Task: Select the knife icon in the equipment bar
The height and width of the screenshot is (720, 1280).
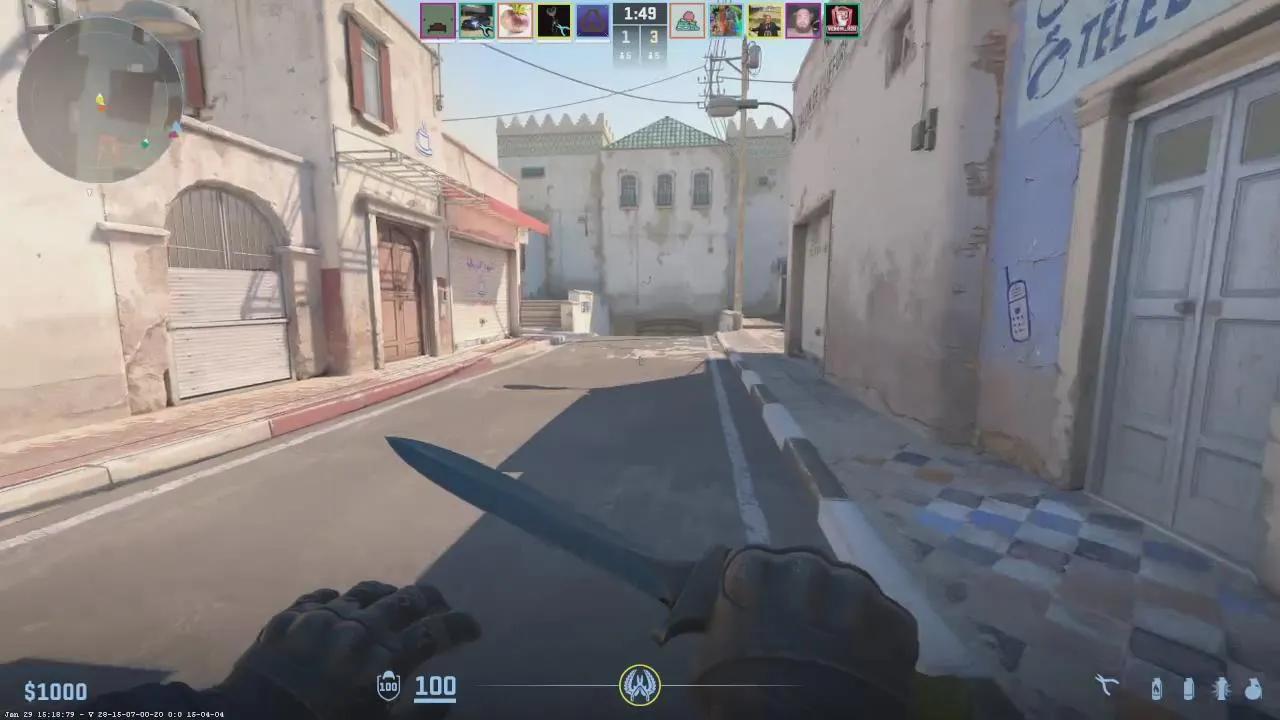Action: click(x=1107, y=688)
